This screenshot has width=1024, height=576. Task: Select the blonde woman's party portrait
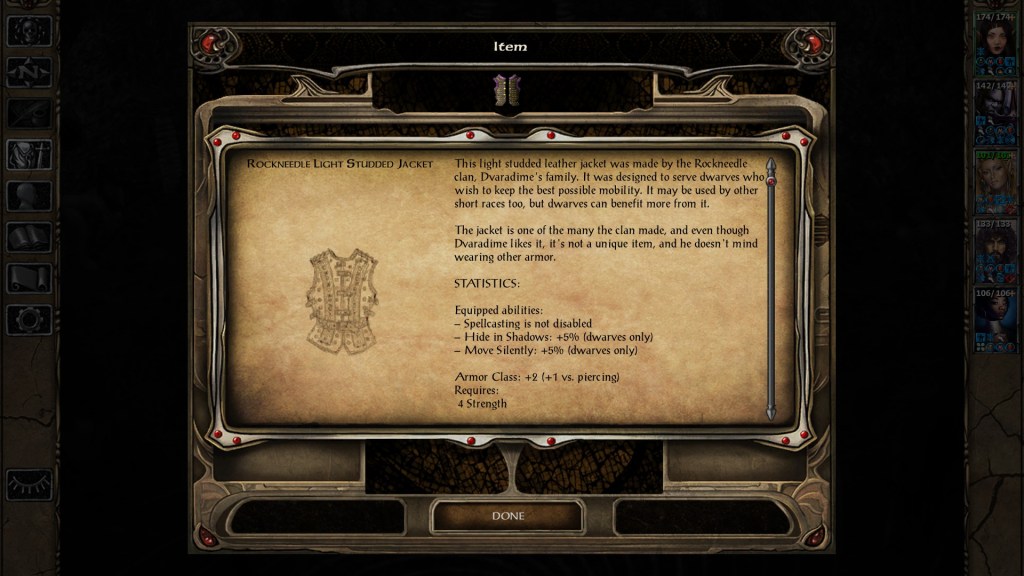pos(995,183)
